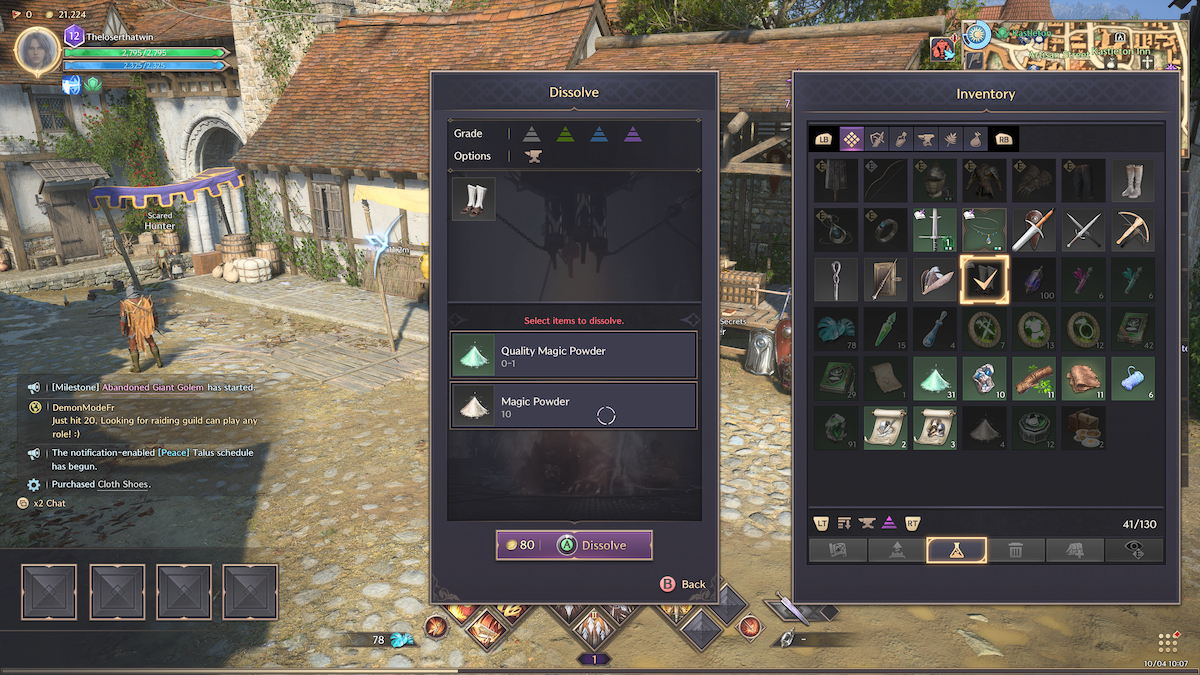Image resolution: width=1200 pixels, height=675 pixels.
Task: Confirm the Dissolve action for 80 gold
Action: coord(574,545)
